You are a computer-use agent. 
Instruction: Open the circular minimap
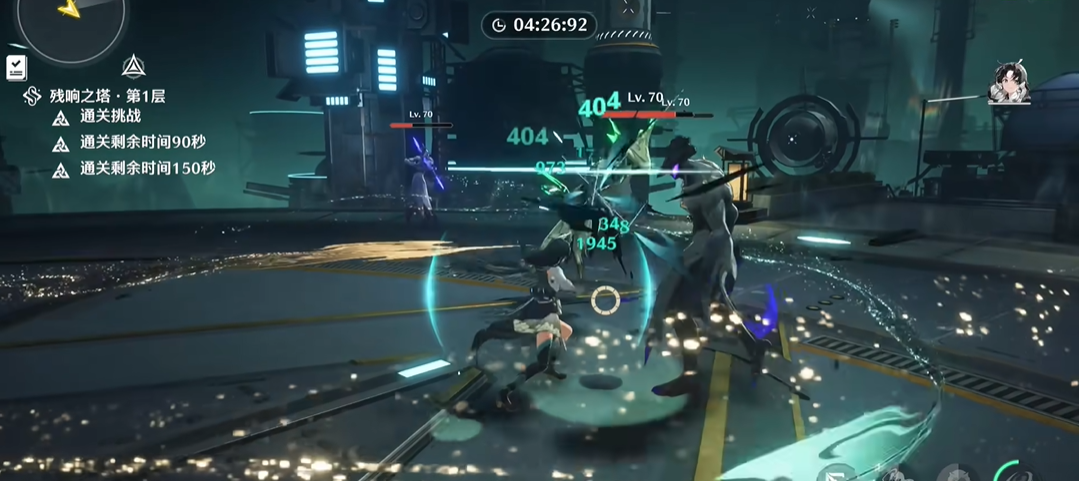coord(70,20)
